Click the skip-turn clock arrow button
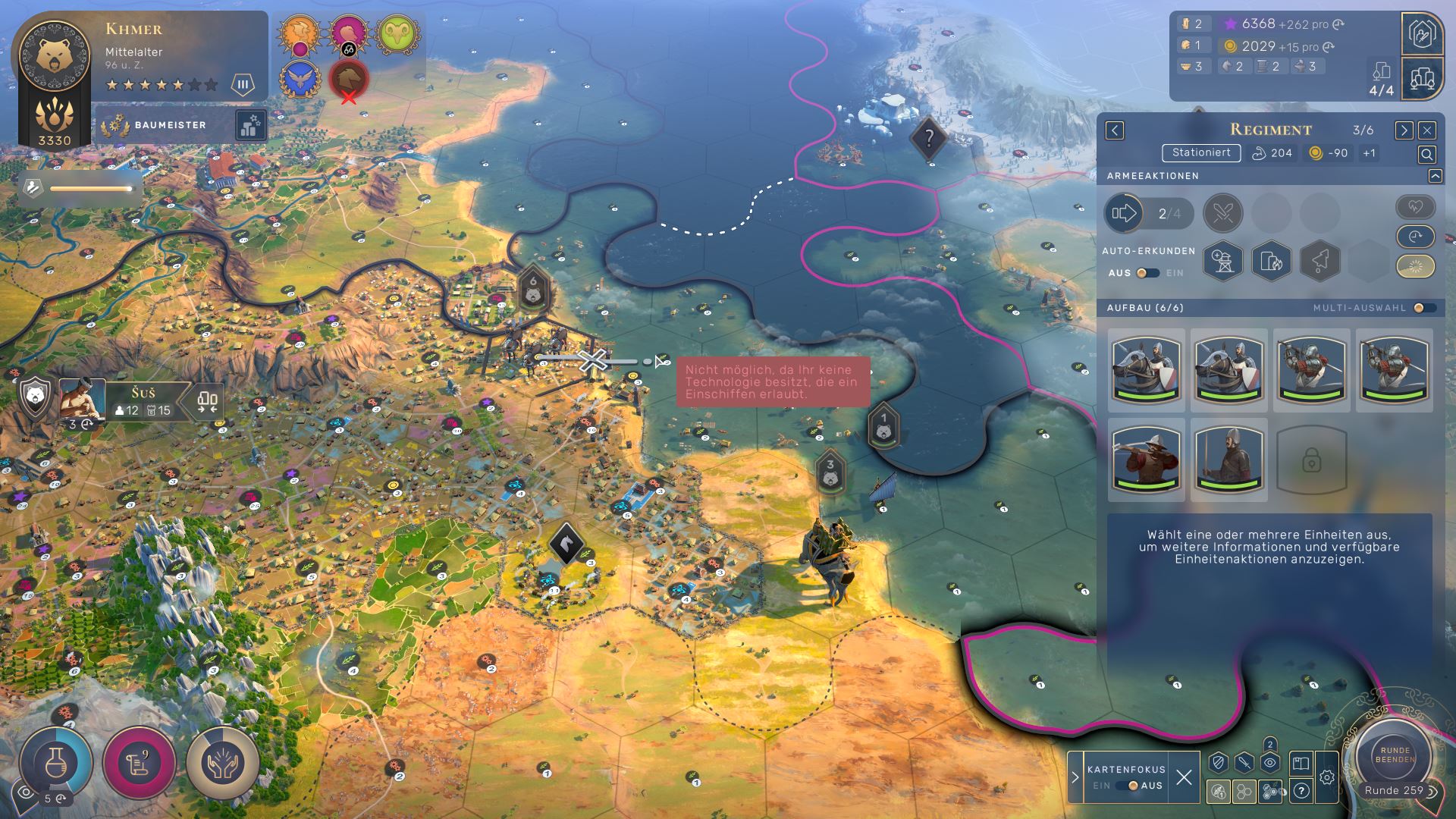Image resolution: width=1456 pixels, height=819 pixels. (1415, 237)
